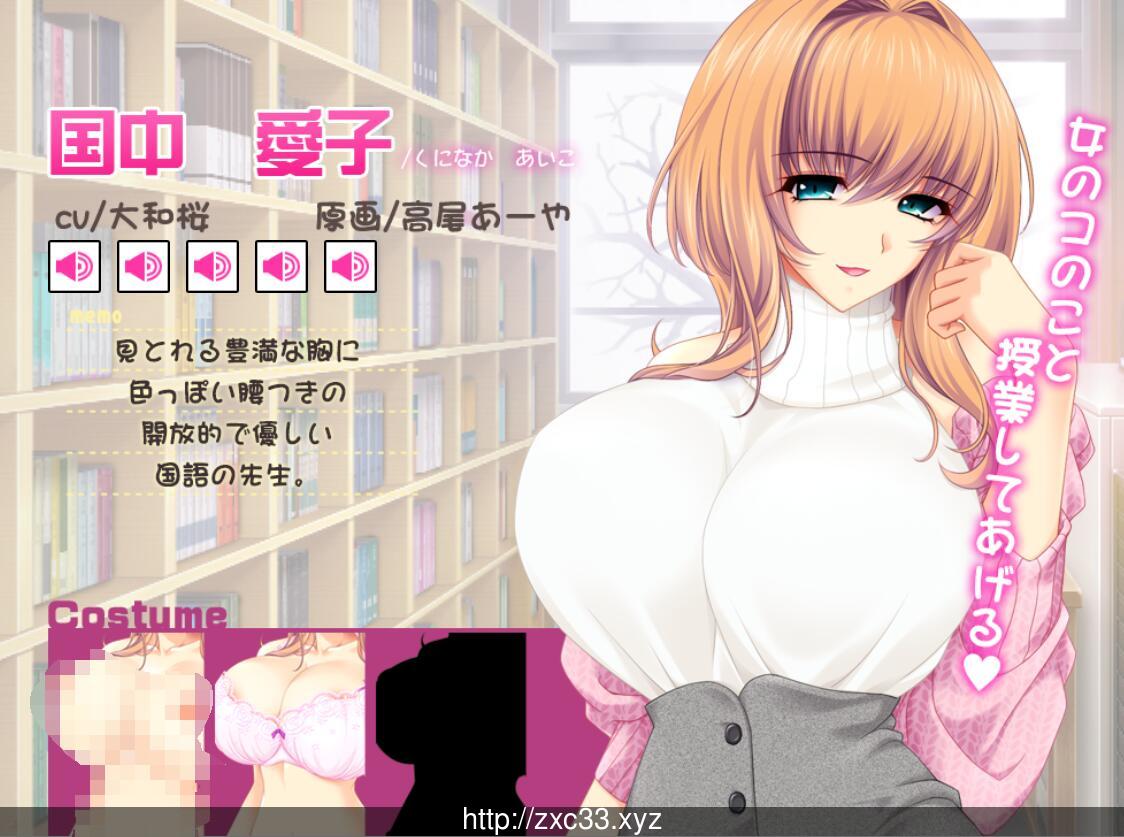Play the middle voice sample of five
Viewport: 1124px width, 837px height.
pyautogui.click(x=212, y=266)
